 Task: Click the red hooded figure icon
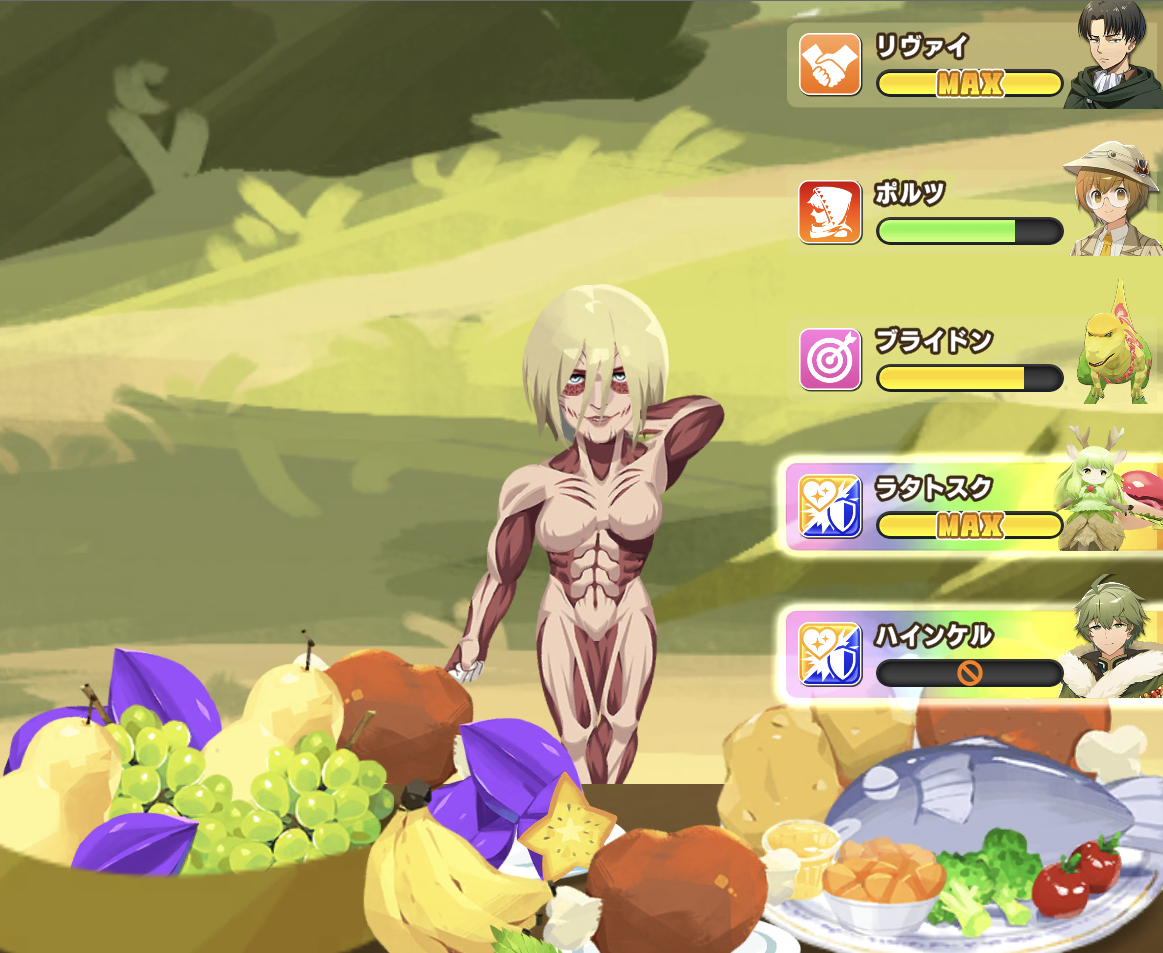tap(830, 212)
